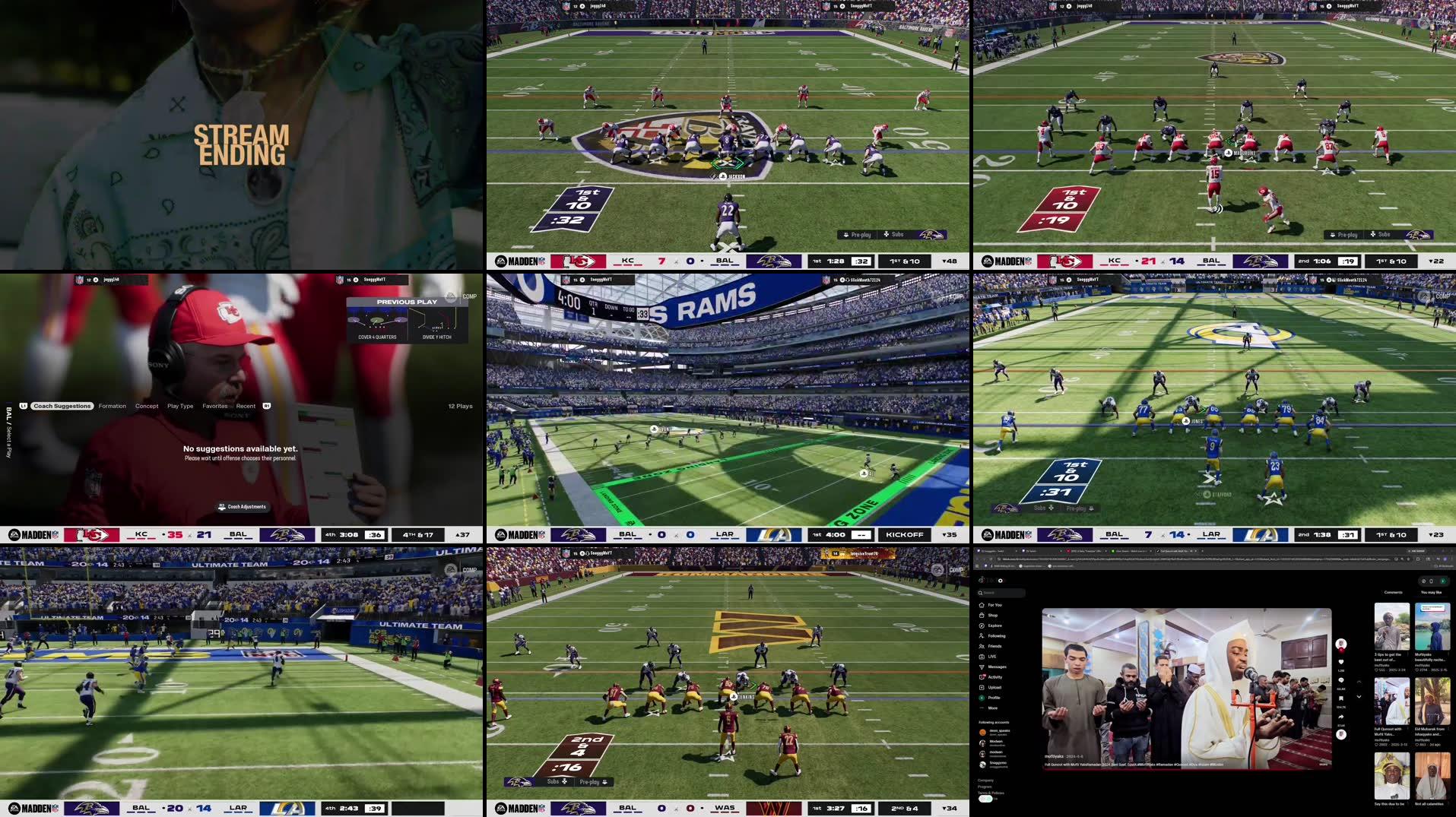Open the TikTok Explore section
Screen dimensions: 1456x817
[x=994, y=625]
